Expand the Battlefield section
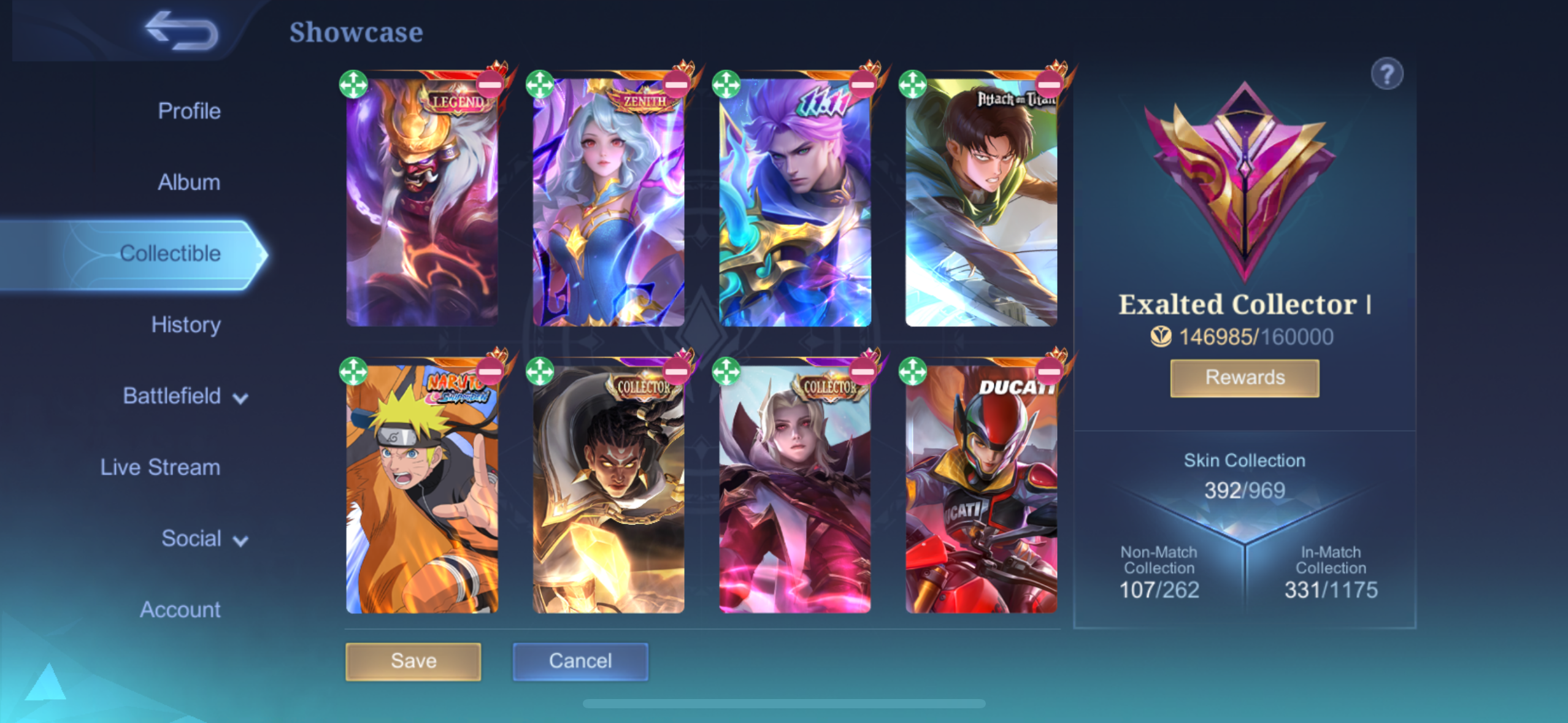Image resolution: width=1568 pixels, height=723 pixels. pyautogui.click(x=184, y=396)
